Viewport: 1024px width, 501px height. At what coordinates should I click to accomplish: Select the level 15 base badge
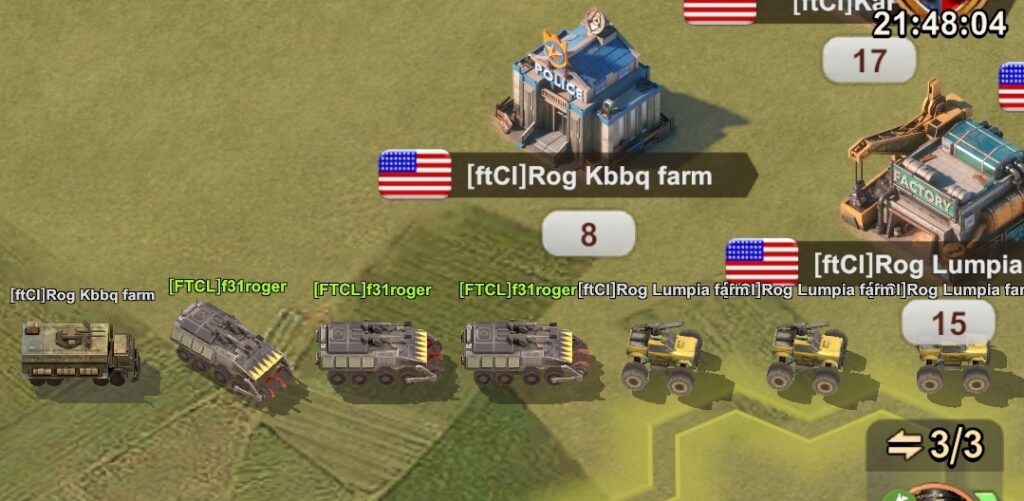(948, 323)
